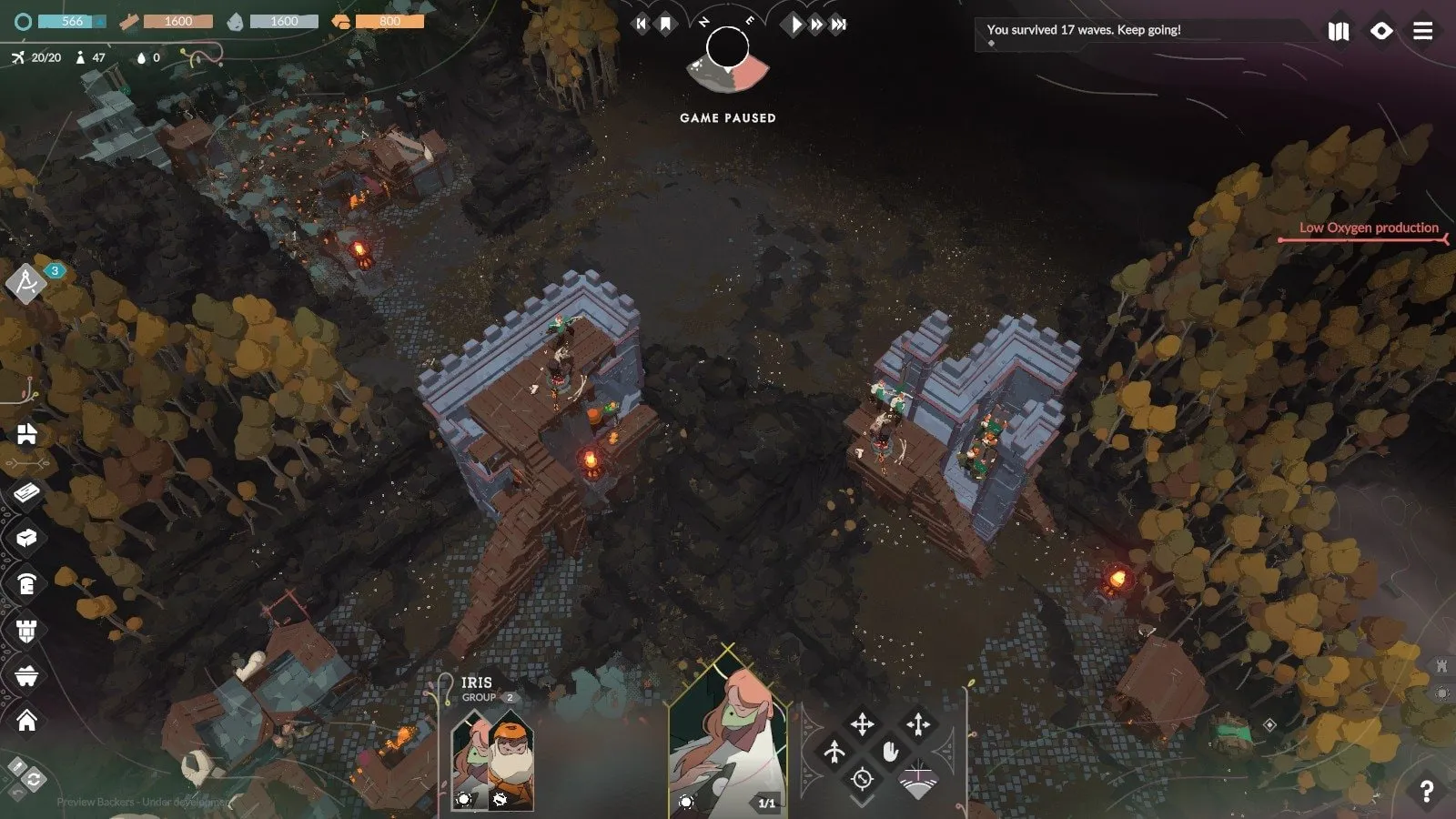Toggle the eye visibility overlay

(1381, 31)
